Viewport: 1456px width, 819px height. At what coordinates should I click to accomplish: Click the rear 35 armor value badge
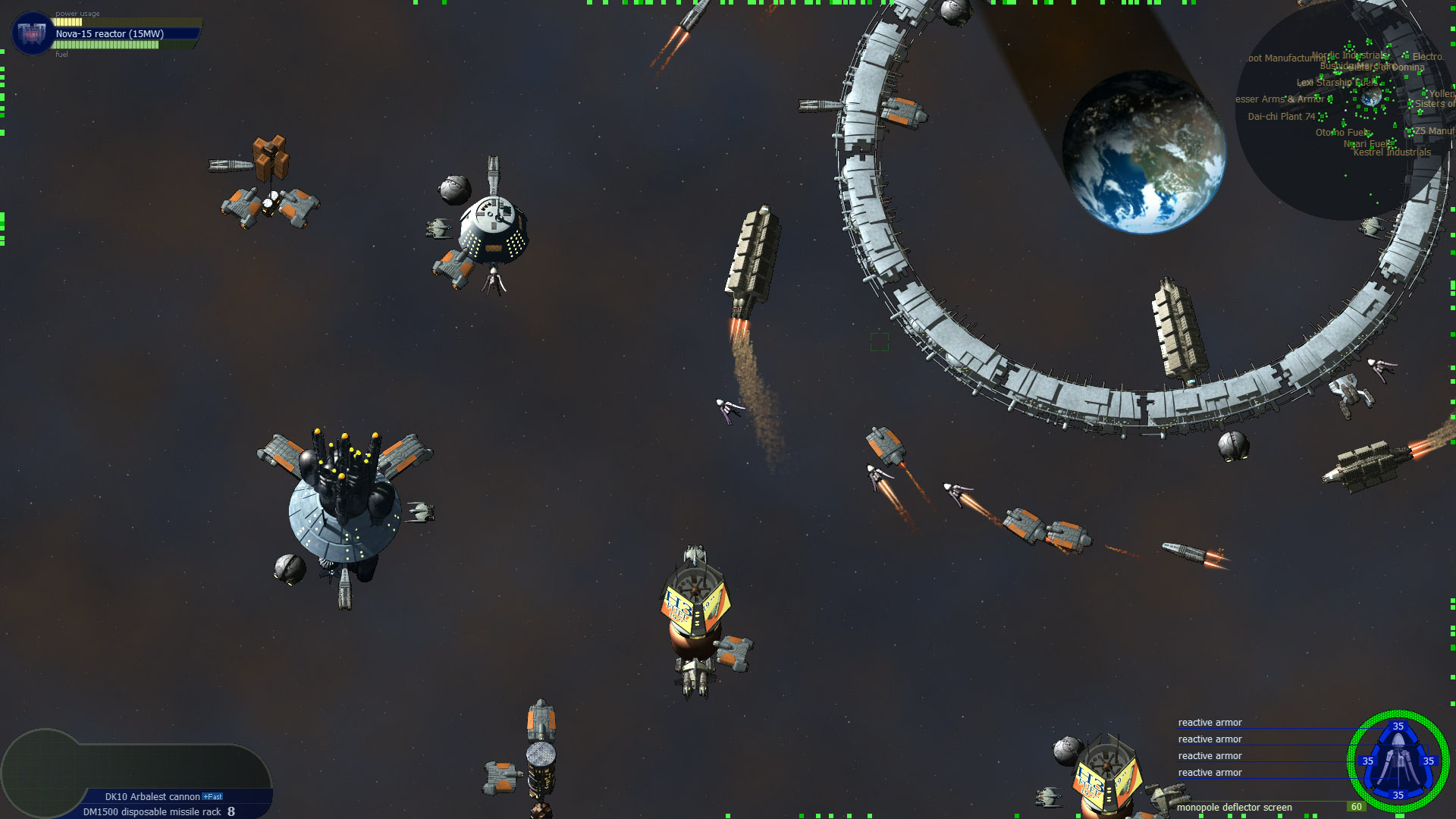tap(1399, 795)
